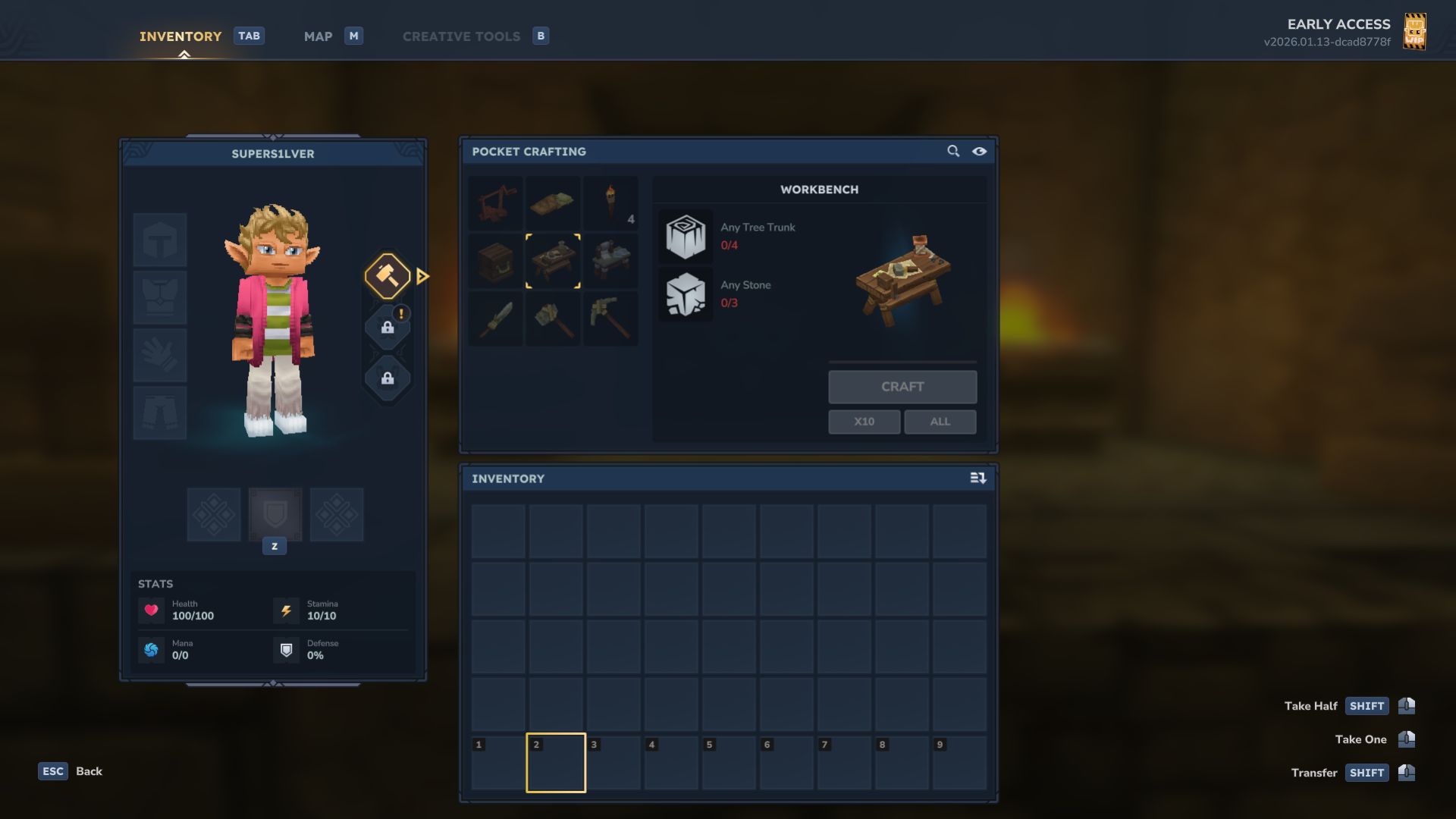1456x819 pixels.
Task: Open the CREATIVE TOOLS tab
Action: pos(461,36)
